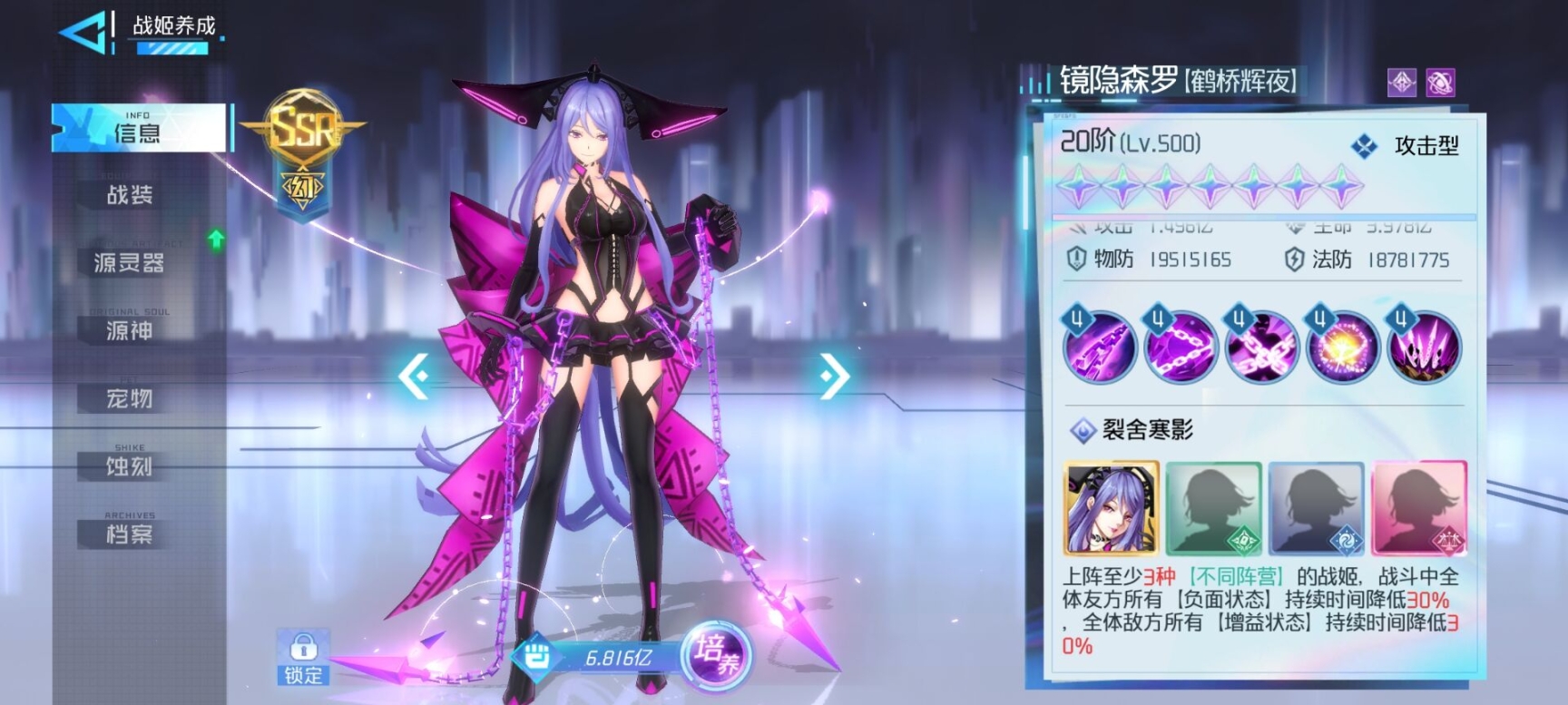1568x705 pixels.
Task: Toggle the 锁定 lock button
Action: click(303, 657)
